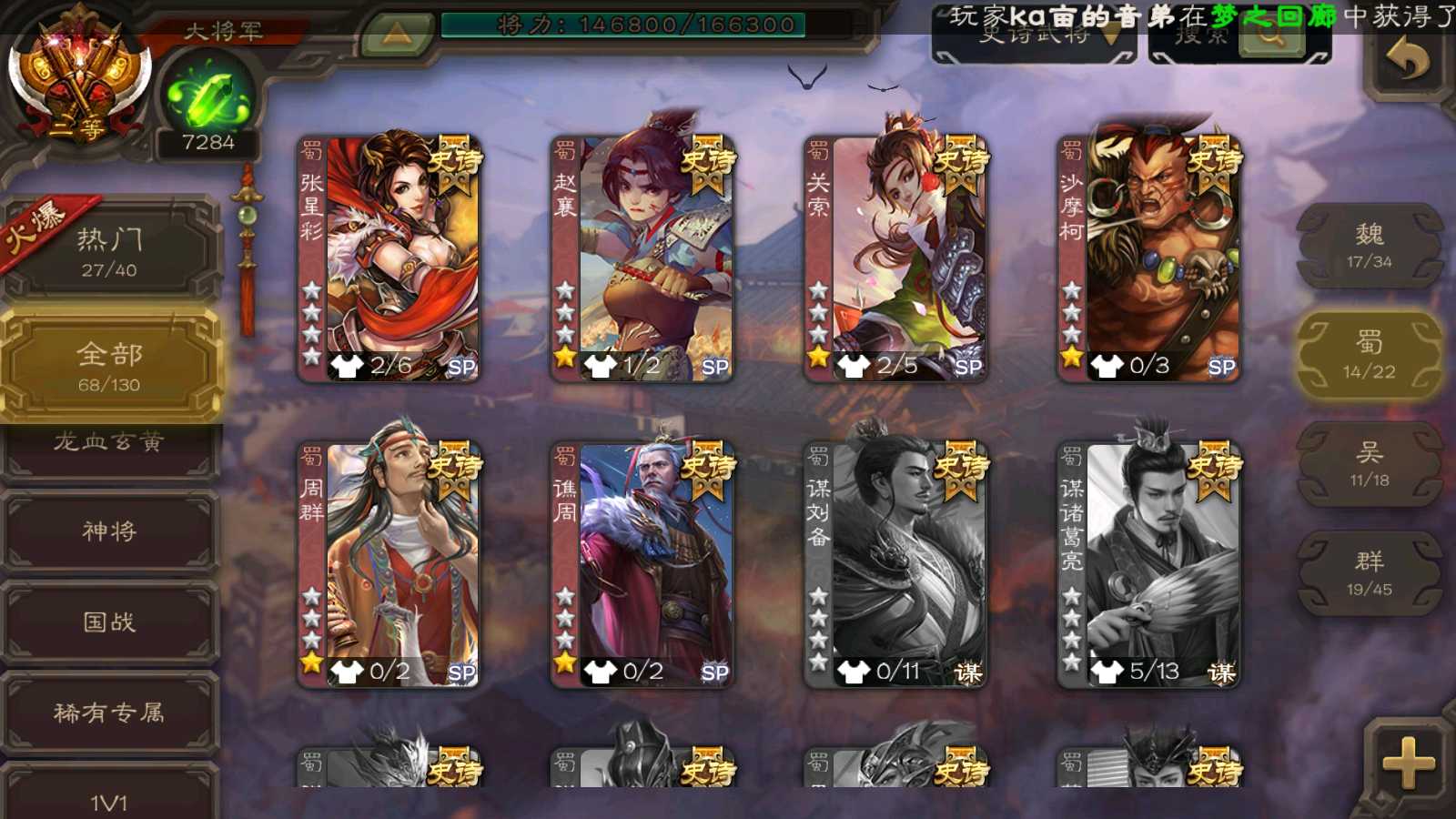View the 谯周 general card

click(642, 564)
